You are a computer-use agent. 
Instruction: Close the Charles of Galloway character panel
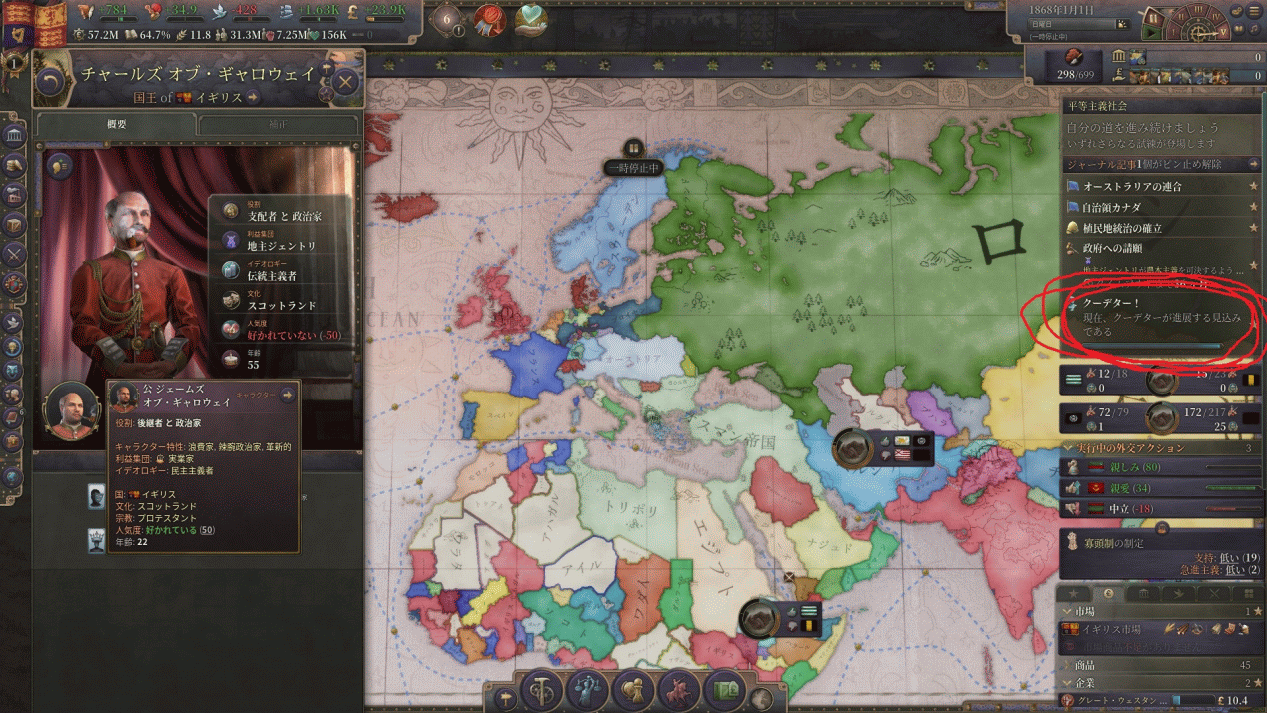pyautogui.click(x=345, y=82)
